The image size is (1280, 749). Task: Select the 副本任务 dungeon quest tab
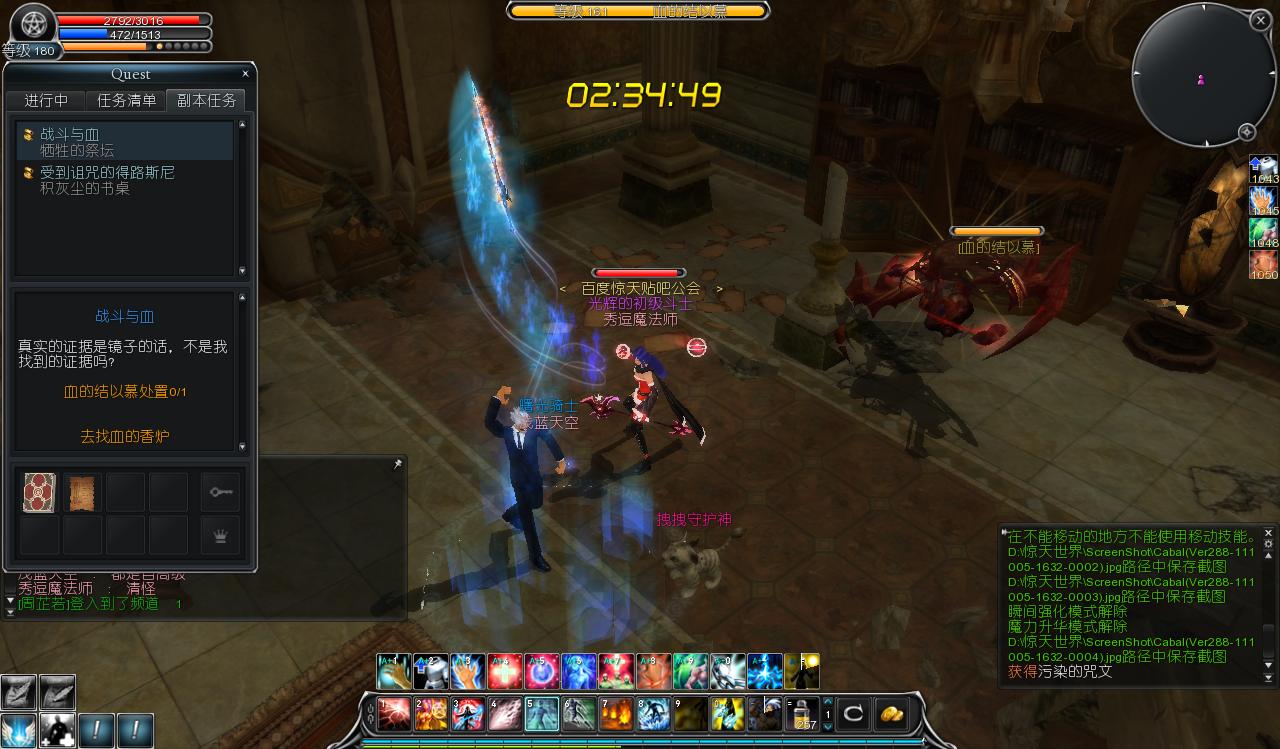207,100
